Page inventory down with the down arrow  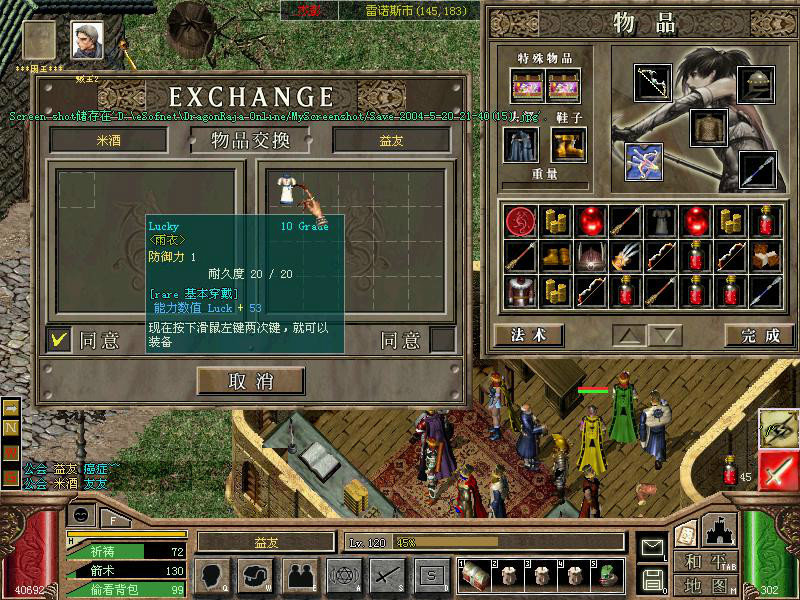(664, 335)
